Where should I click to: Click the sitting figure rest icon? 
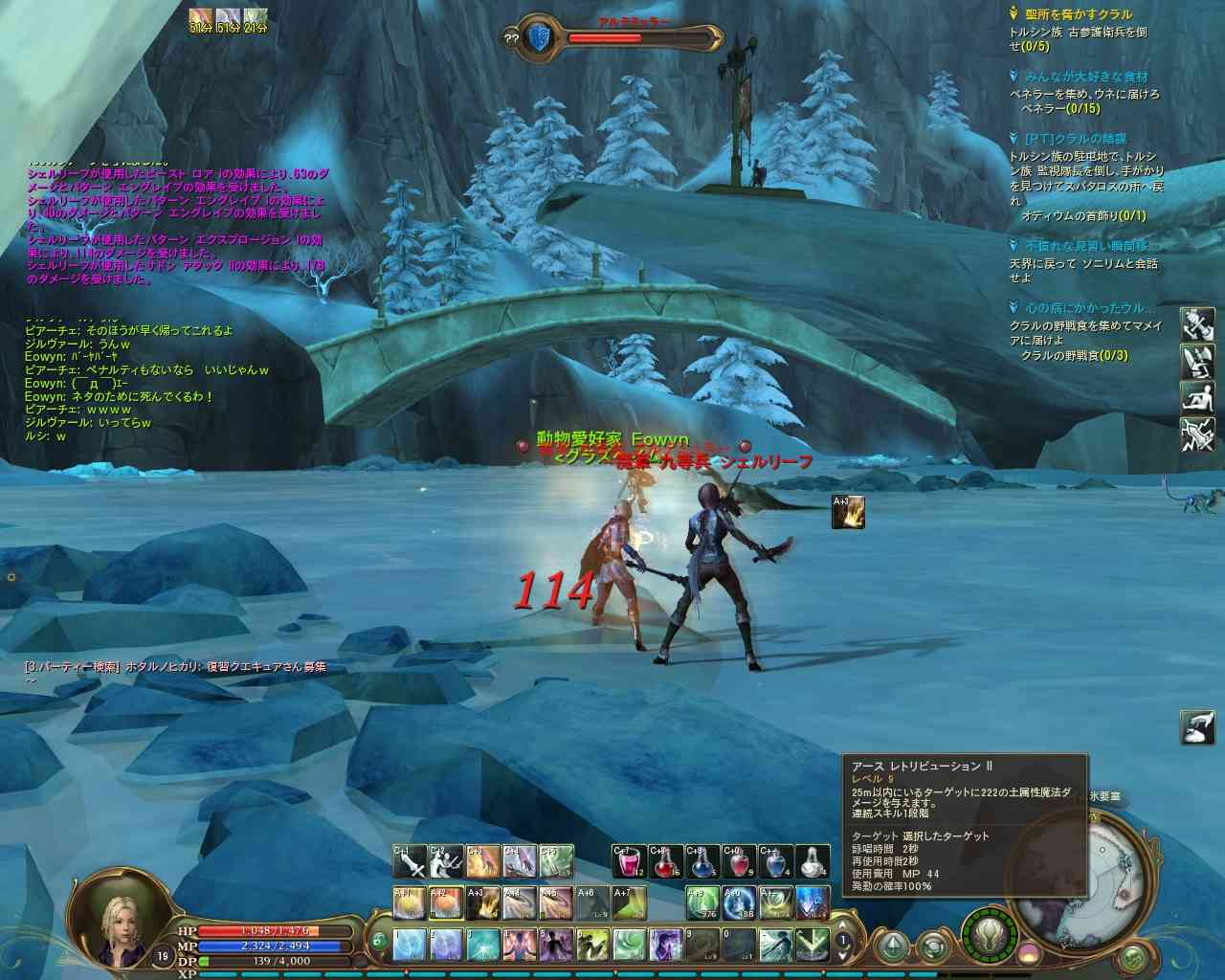click(x=1197, y=395)
